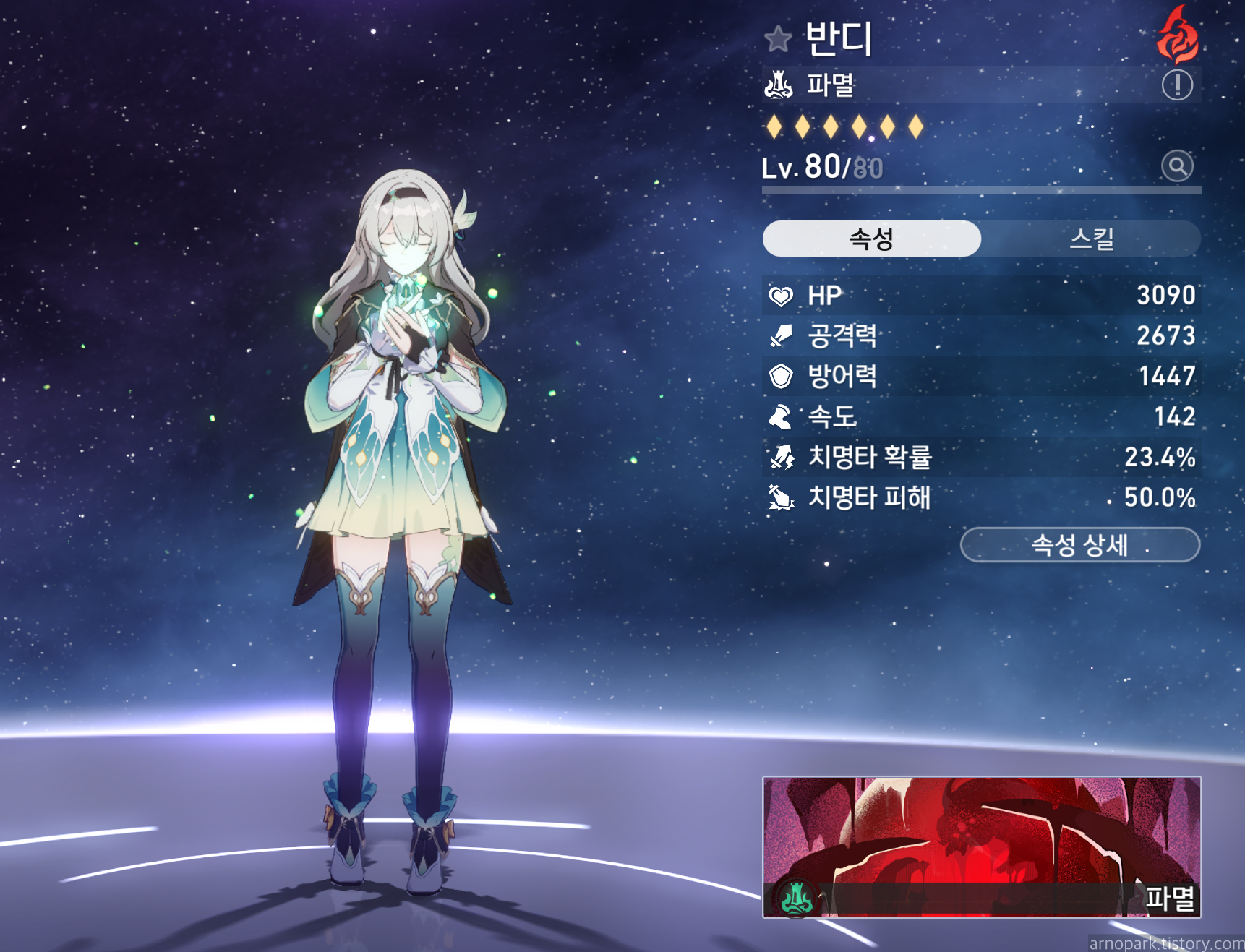This screenshot has height=952, width=1245.
Task: Open the magnifying glass level preview
Action: click(x=1176, y=166)
